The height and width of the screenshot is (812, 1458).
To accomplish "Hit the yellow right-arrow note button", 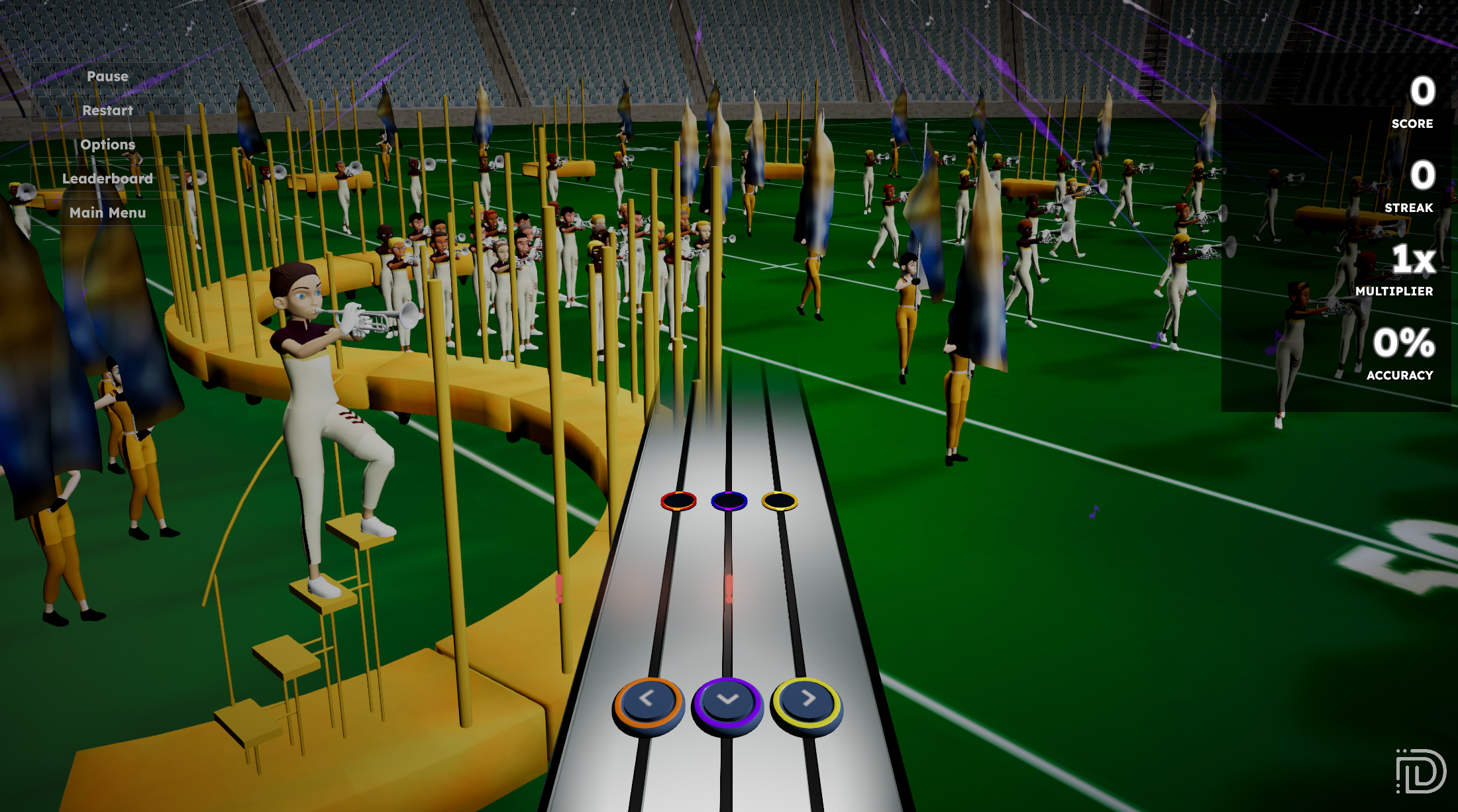I will tap(807, 701).
